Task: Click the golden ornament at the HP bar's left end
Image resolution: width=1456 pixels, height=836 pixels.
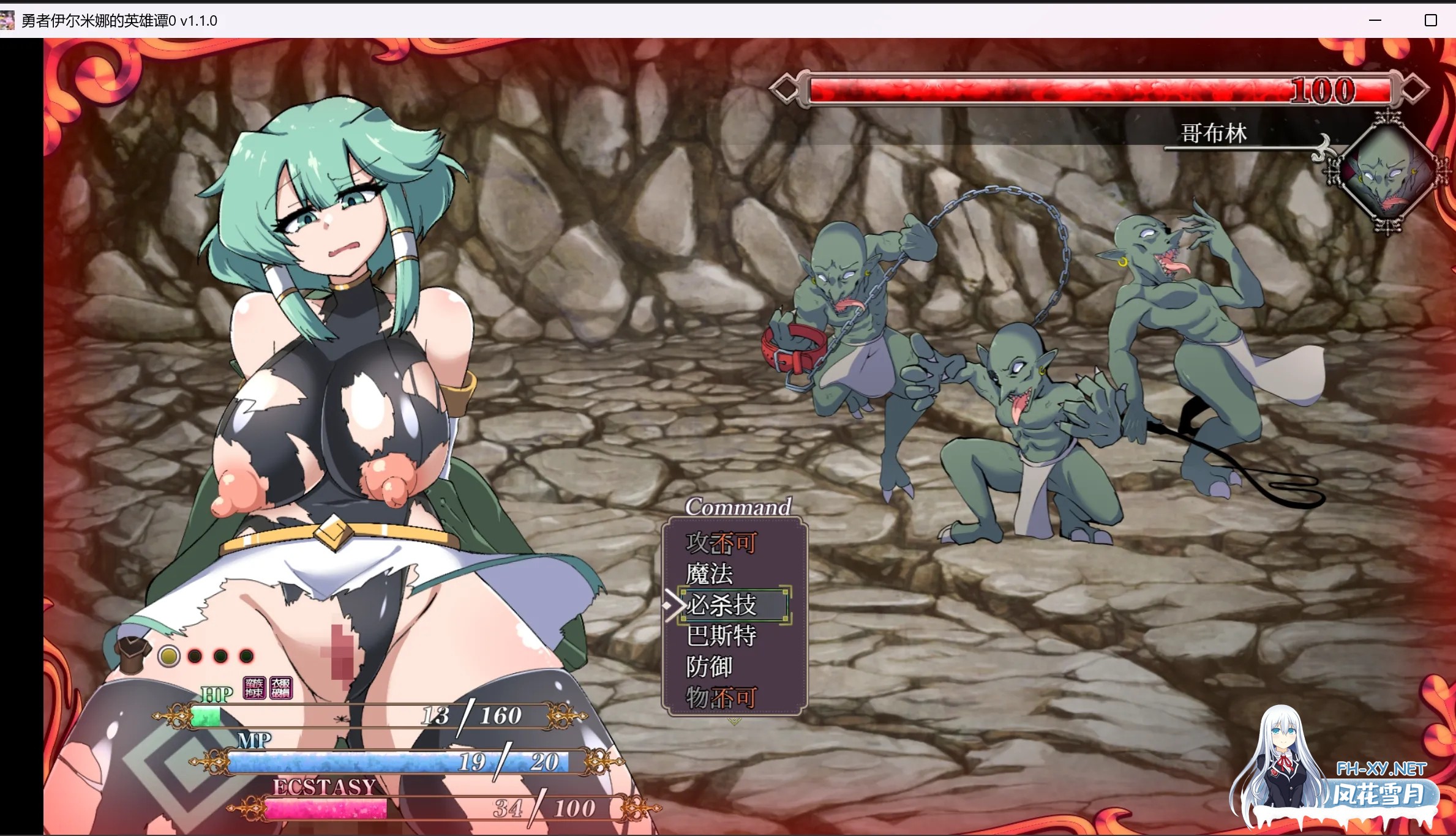Action: point(176,717)
